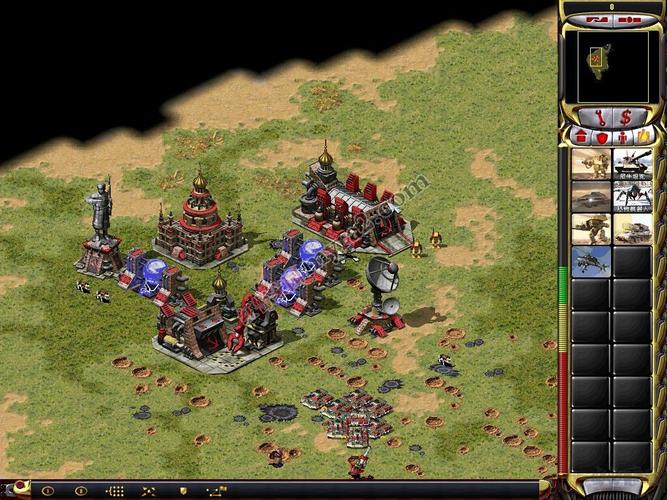
Task: Build the helicopter aircraft unit
Action: tap(590, 261)
